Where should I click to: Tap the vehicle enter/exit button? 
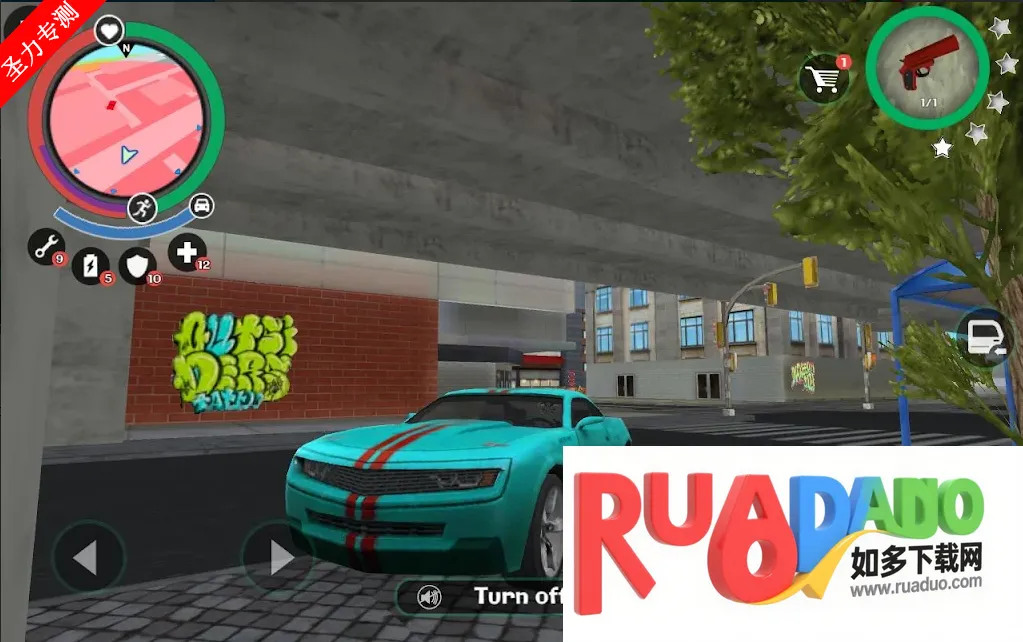pos(983,338)
